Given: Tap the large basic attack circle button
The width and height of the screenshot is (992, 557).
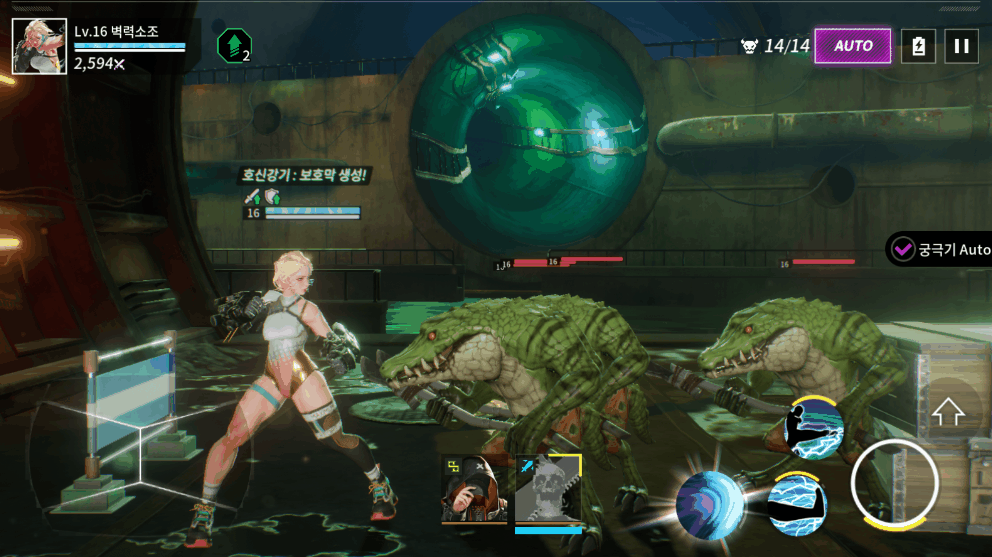Looking at the screenshot, I should pos(894,484).
